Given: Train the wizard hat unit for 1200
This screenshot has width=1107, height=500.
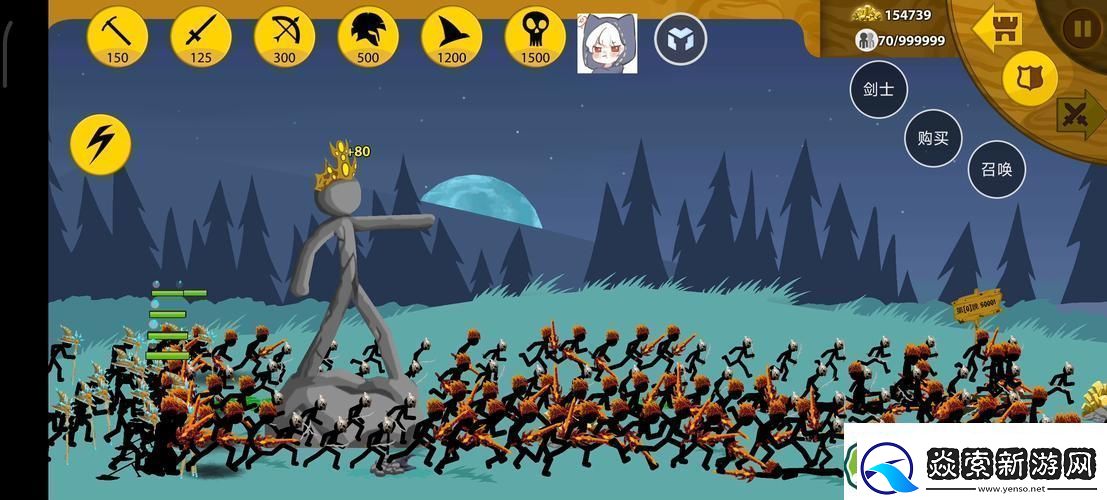Looking at the screenshot, I should click(451, 36).
